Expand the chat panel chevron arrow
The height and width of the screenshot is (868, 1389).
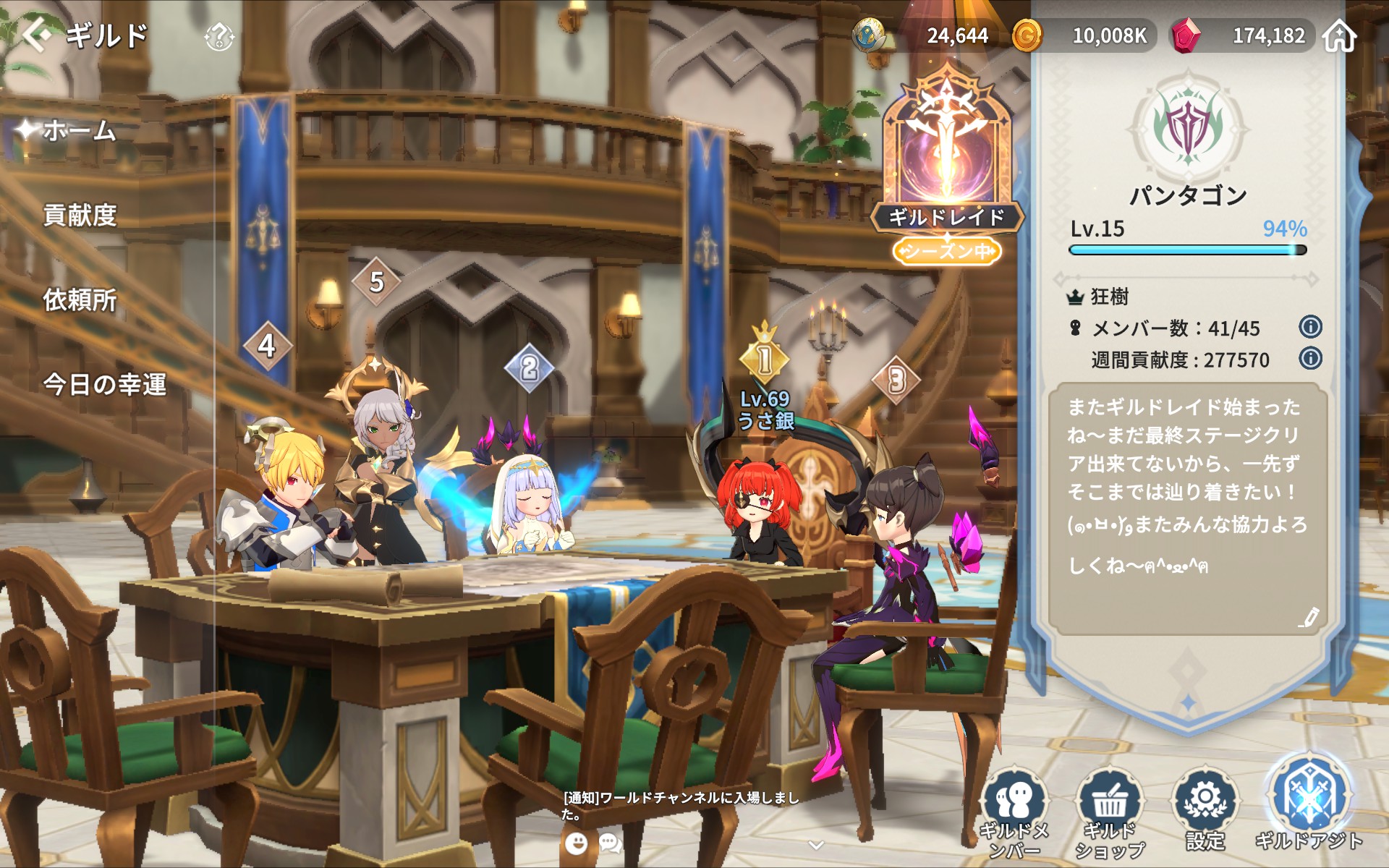pos(816,845)
